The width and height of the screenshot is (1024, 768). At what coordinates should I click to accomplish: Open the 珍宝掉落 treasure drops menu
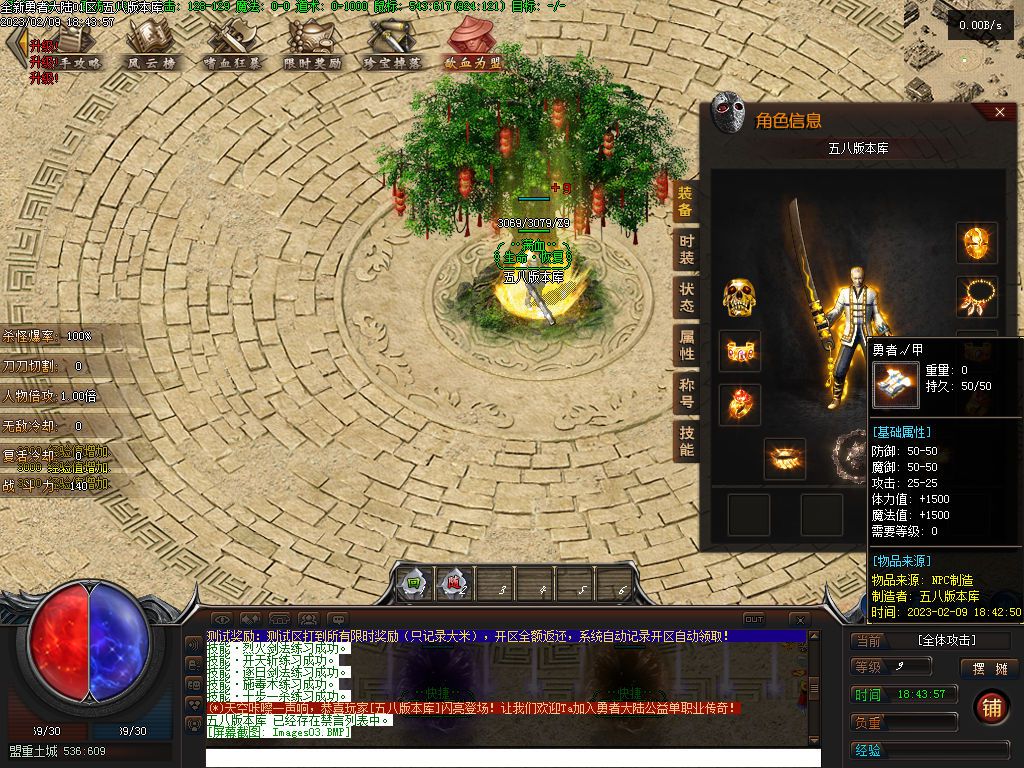392,45
